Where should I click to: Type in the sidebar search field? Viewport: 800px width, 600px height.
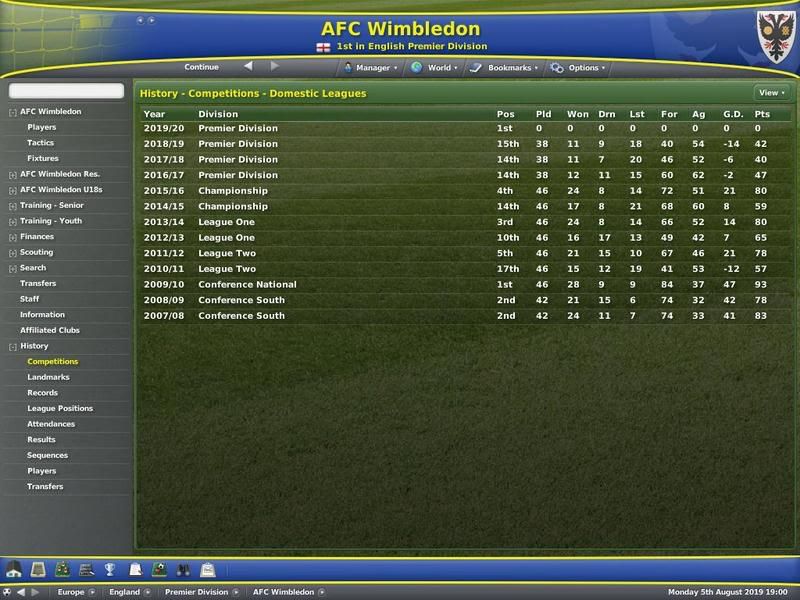[66, 92]
